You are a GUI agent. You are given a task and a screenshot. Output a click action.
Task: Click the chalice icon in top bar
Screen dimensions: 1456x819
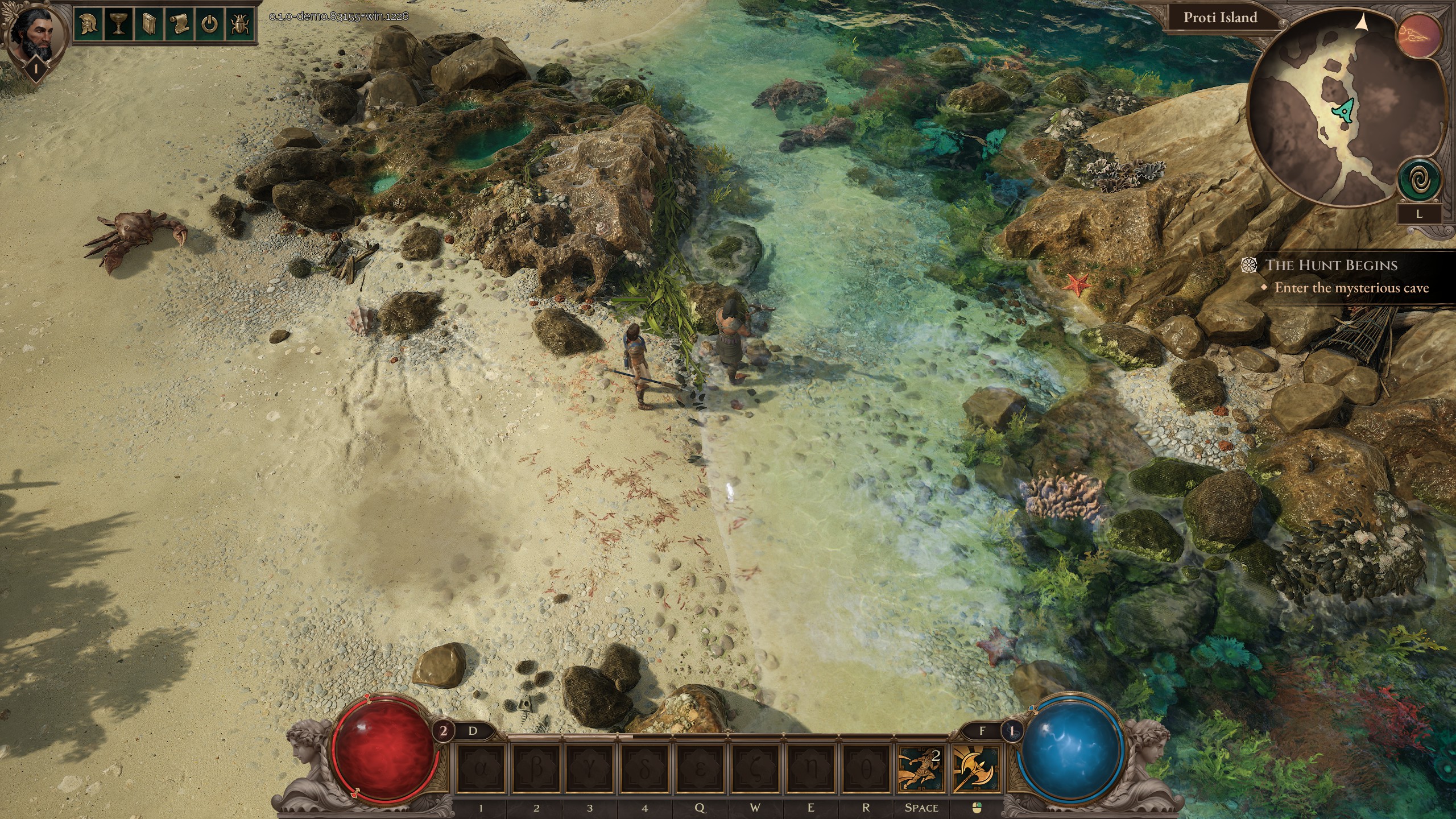point(118,25)
